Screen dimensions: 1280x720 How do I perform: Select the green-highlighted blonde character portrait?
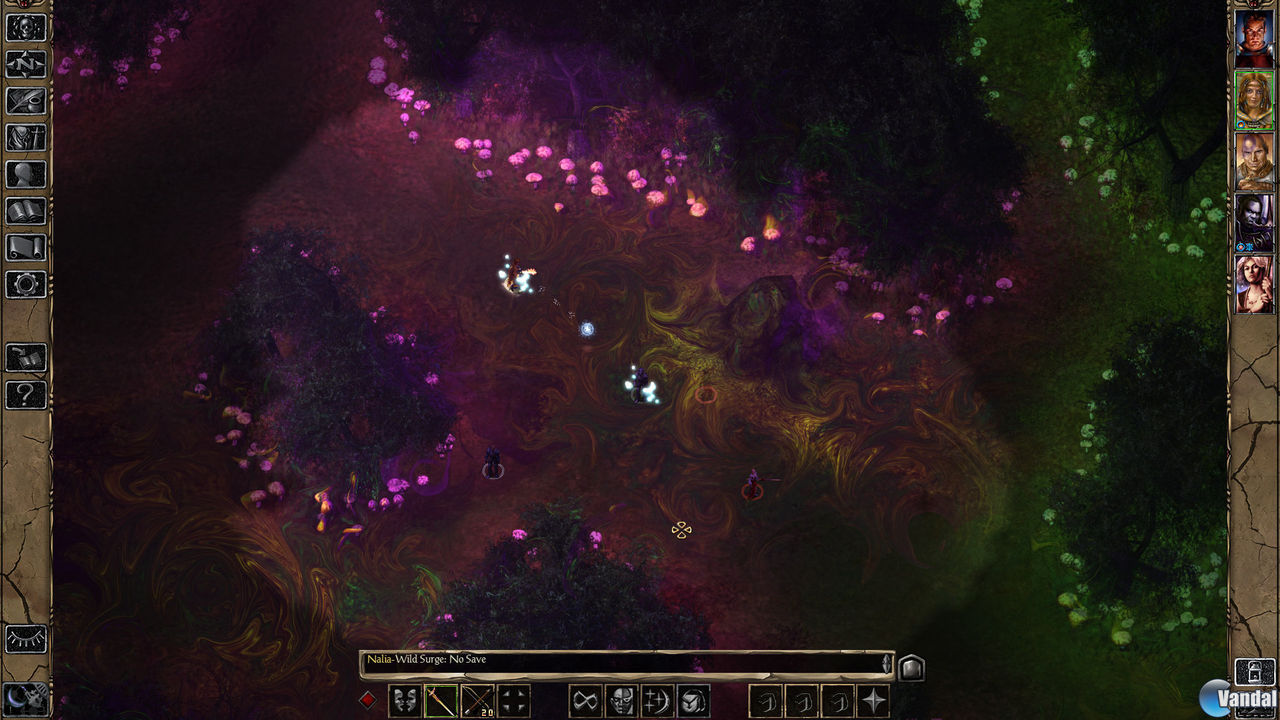tap(1254, 100)
